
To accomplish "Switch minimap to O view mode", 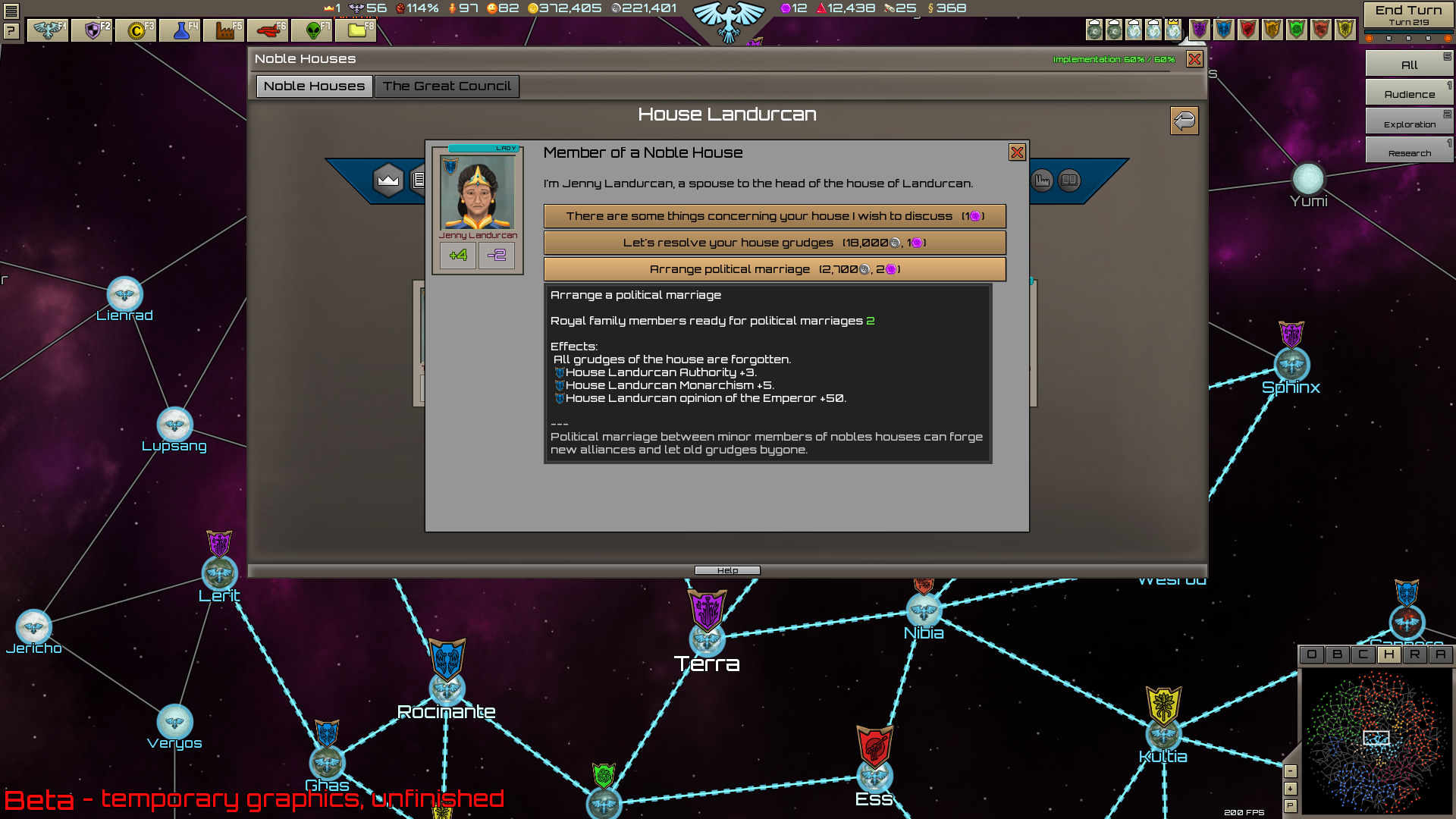I will (x=1312, y=655).
